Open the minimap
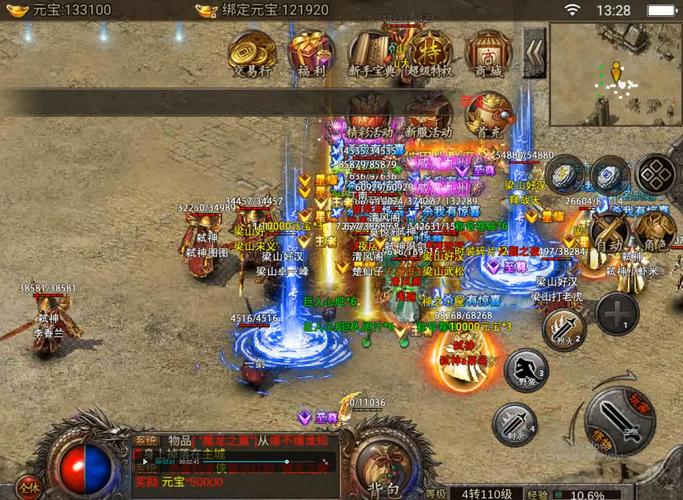 [614, 66]
